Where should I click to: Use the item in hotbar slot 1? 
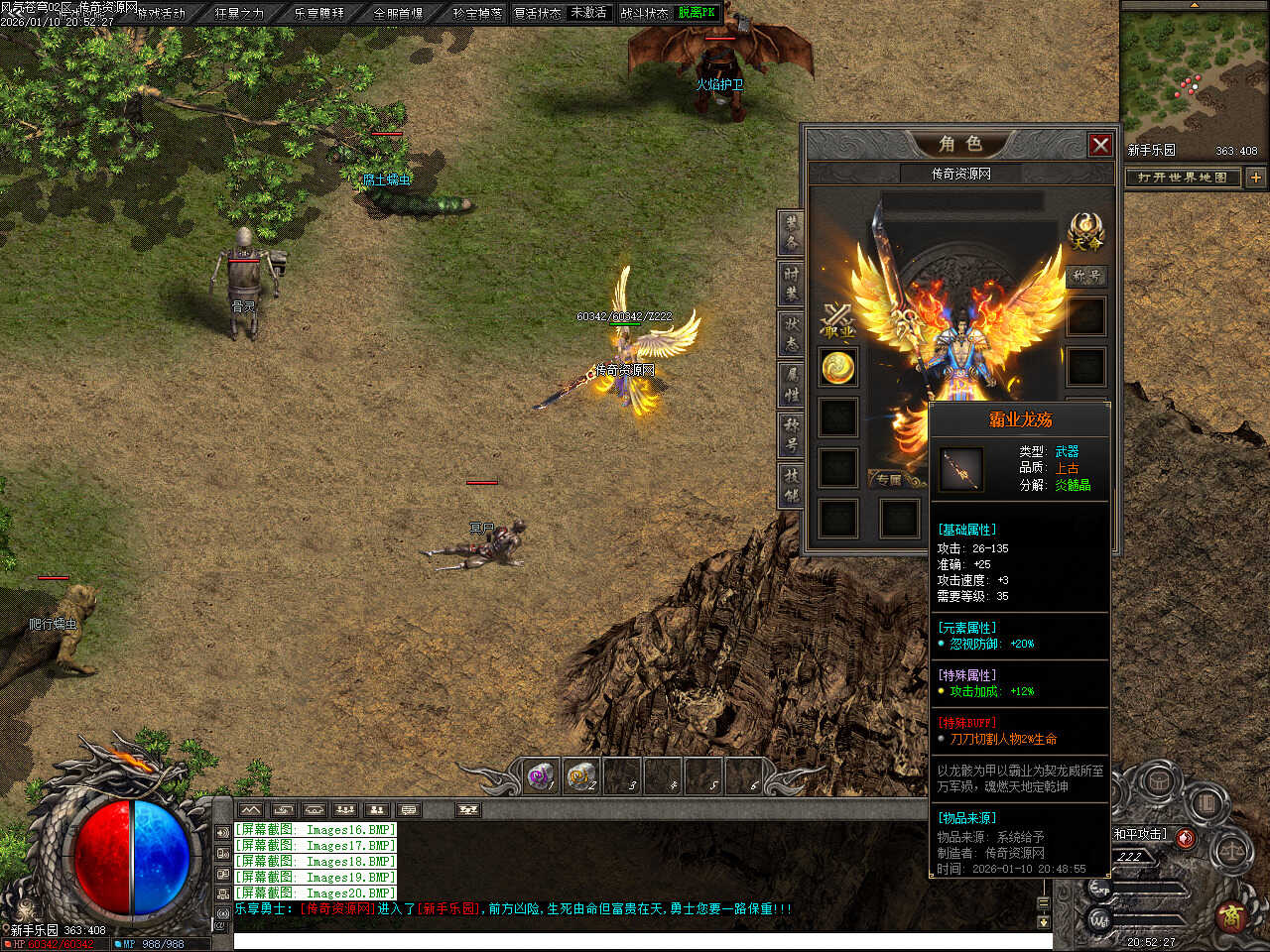541,775
